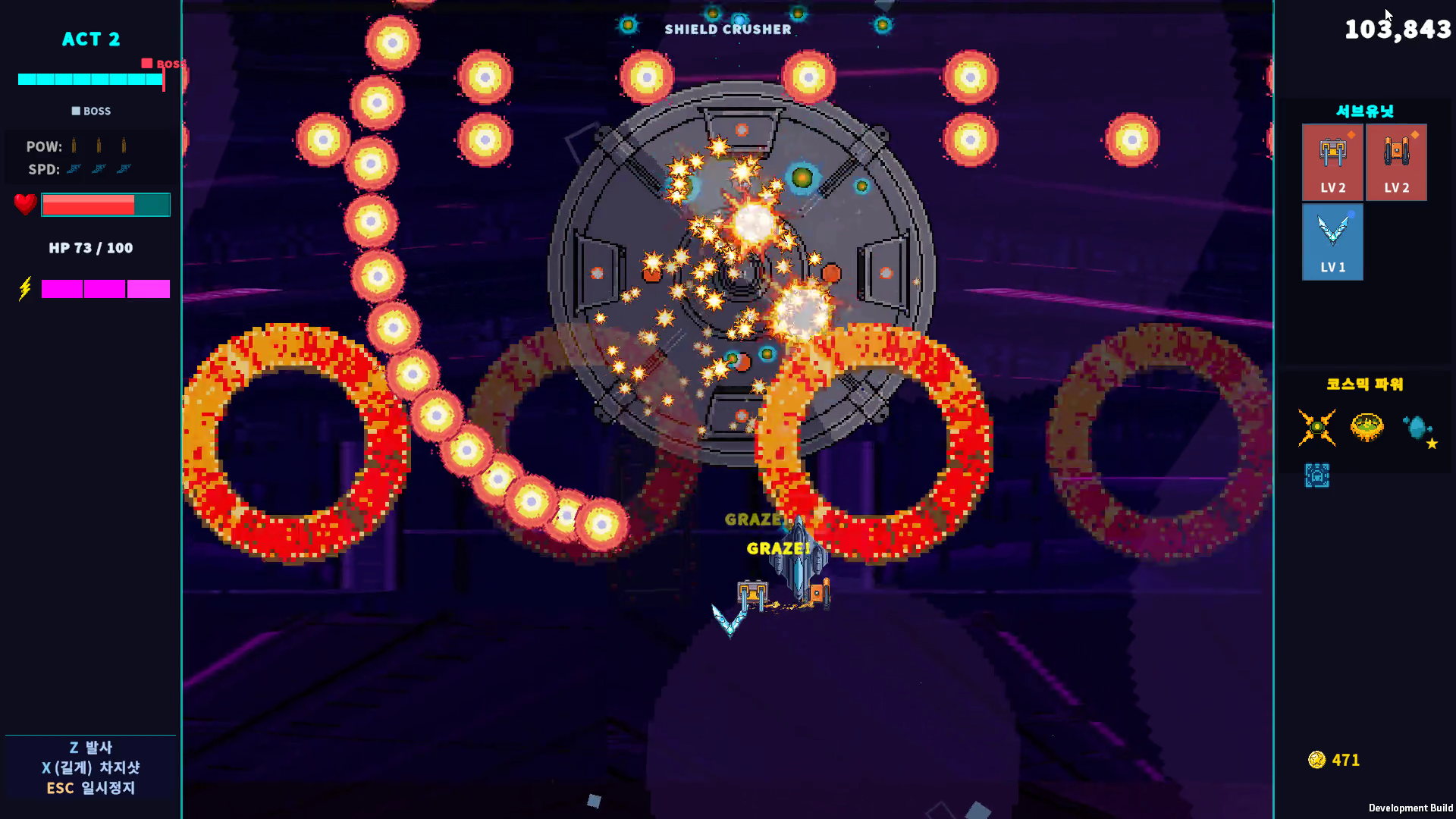The height and width of the screenshot is (819, 1456).
Task: Click the yellow lightning cross cosmic power
Action: pyautogui.click(x=1316, y=428)
